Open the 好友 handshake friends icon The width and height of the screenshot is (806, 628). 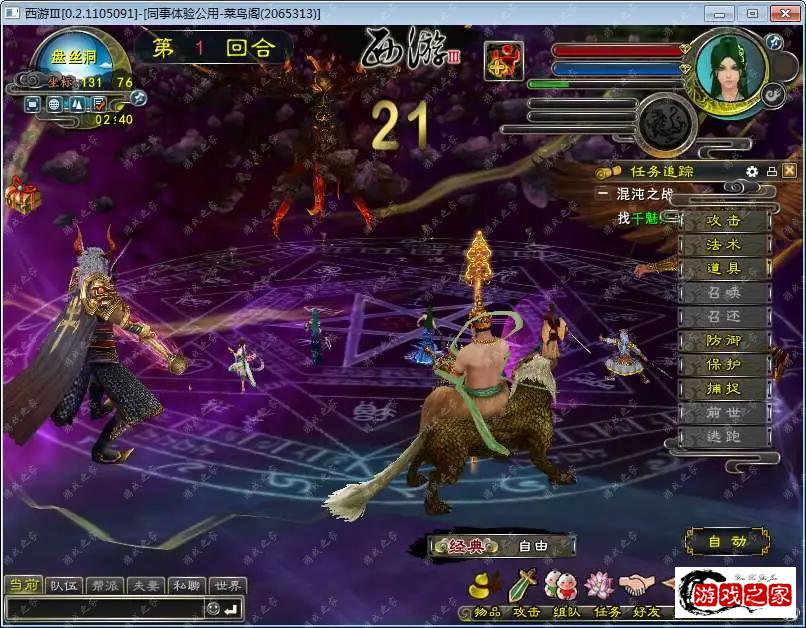[638, 585]
